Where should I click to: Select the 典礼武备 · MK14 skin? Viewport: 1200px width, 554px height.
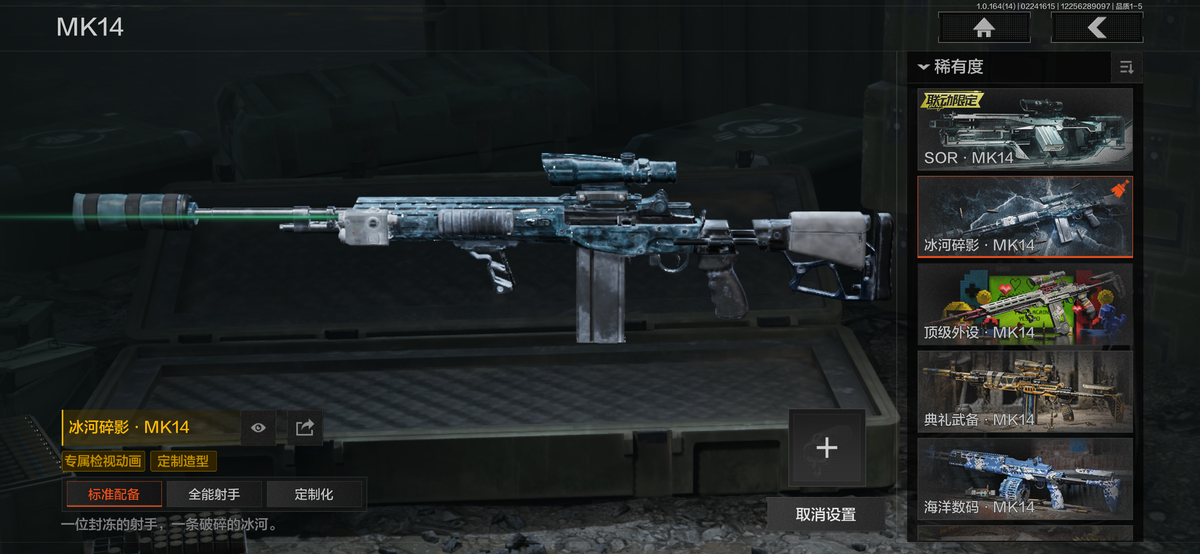1025,392
